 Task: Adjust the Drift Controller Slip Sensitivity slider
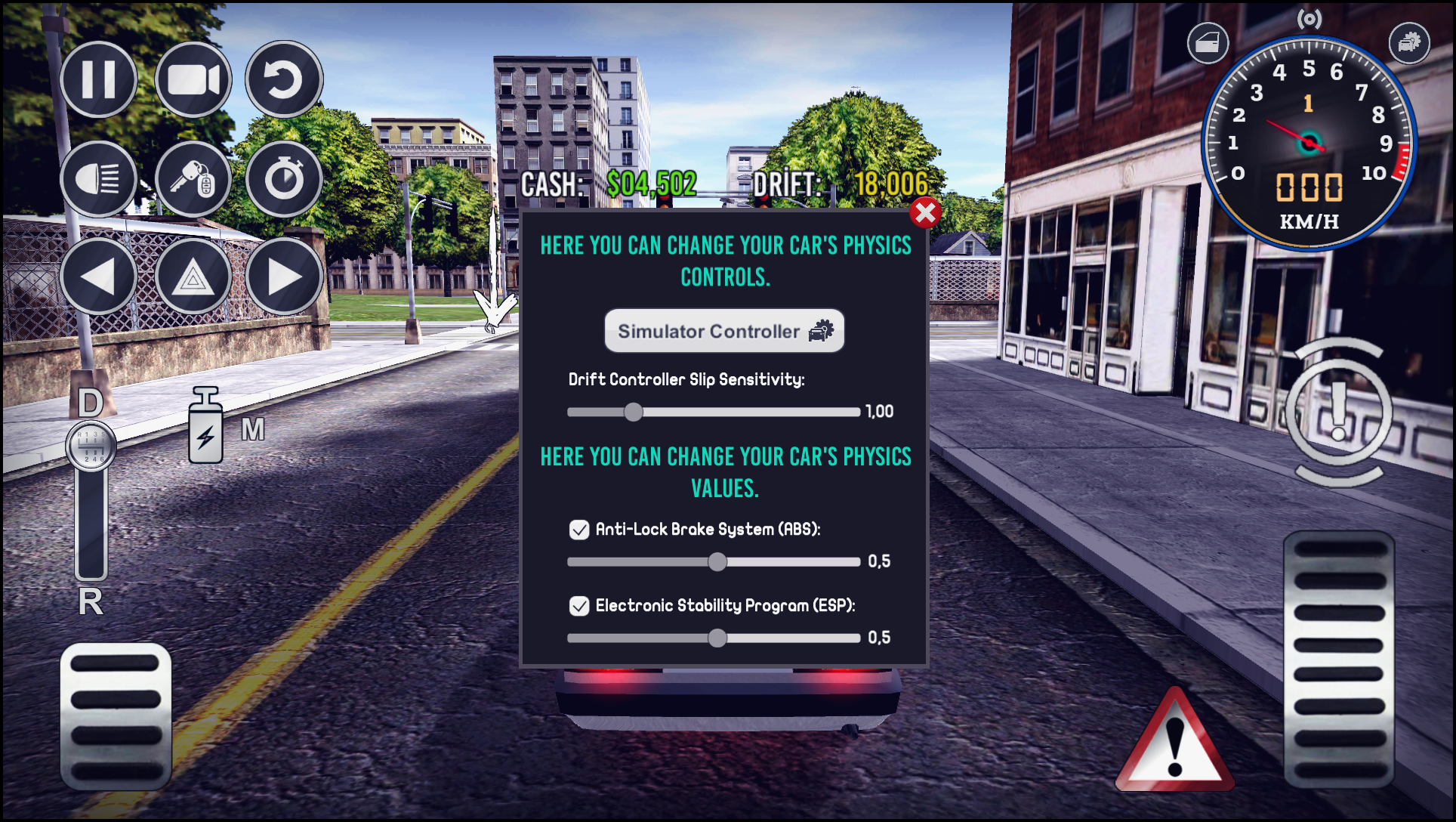point(635,412)
